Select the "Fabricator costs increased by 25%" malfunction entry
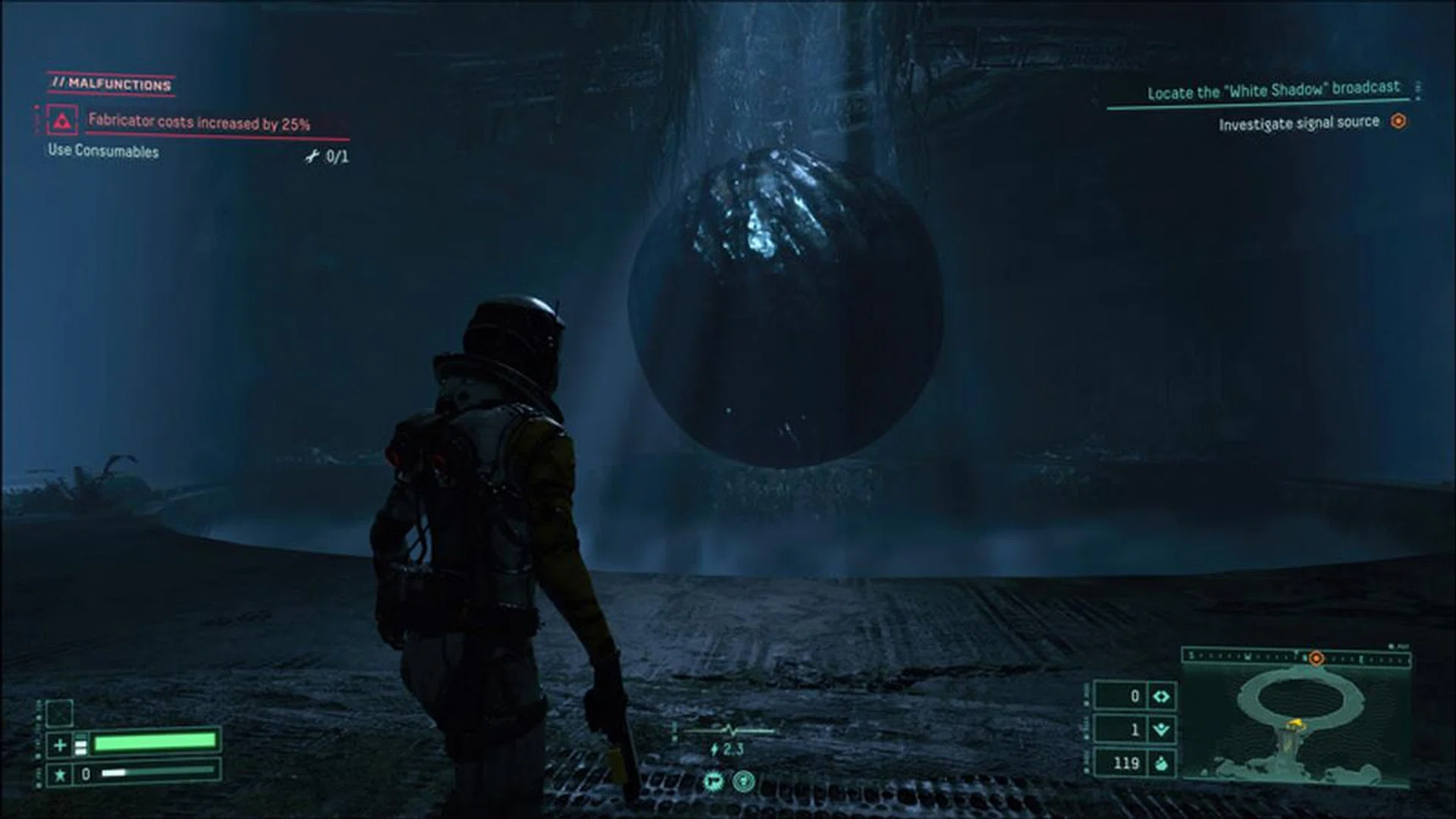The height and width of the screenshot is (819, 1456). [x=199, y=122]
